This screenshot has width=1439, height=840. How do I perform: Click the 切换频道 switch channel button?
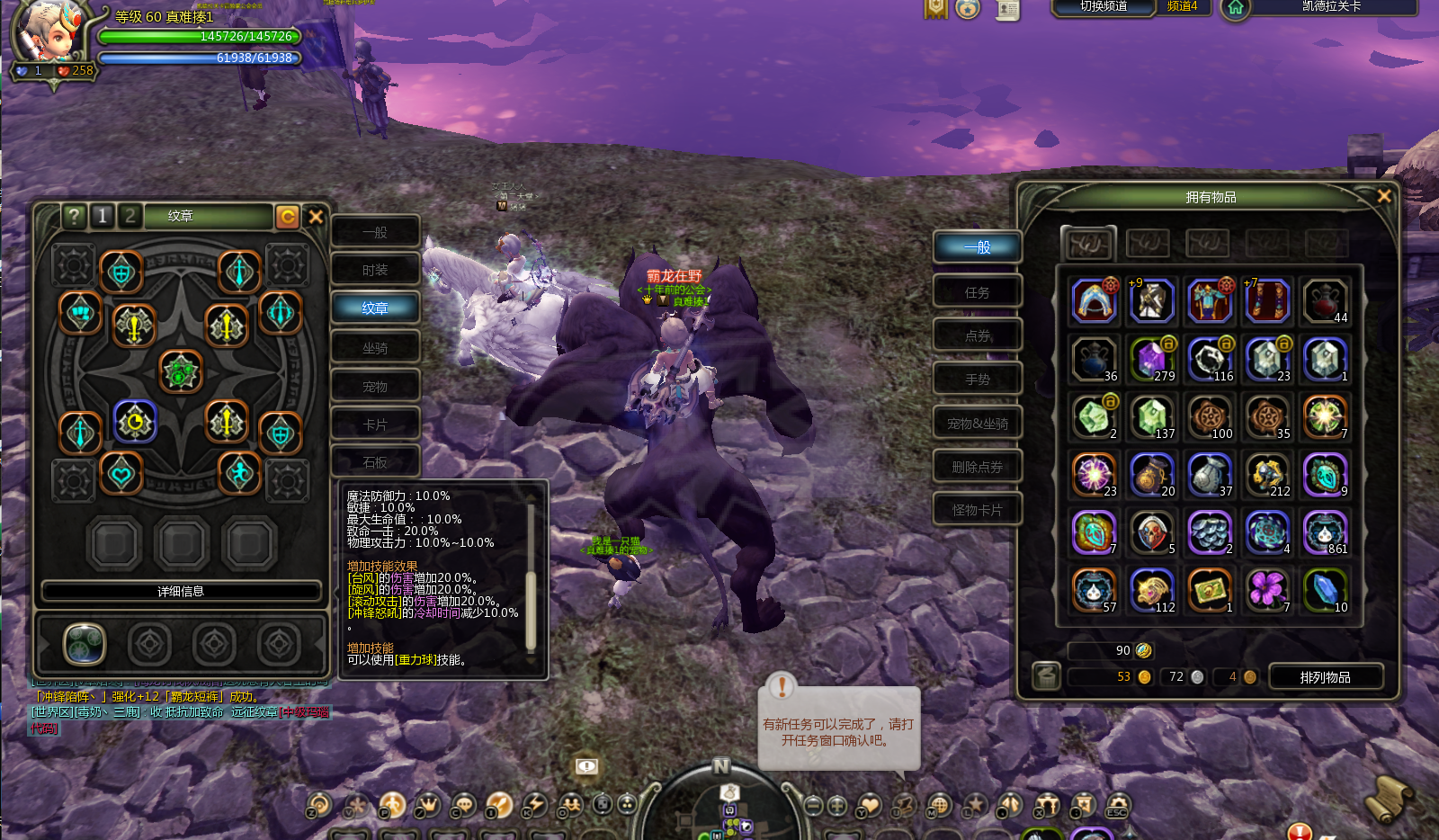tap(1103, 7)
